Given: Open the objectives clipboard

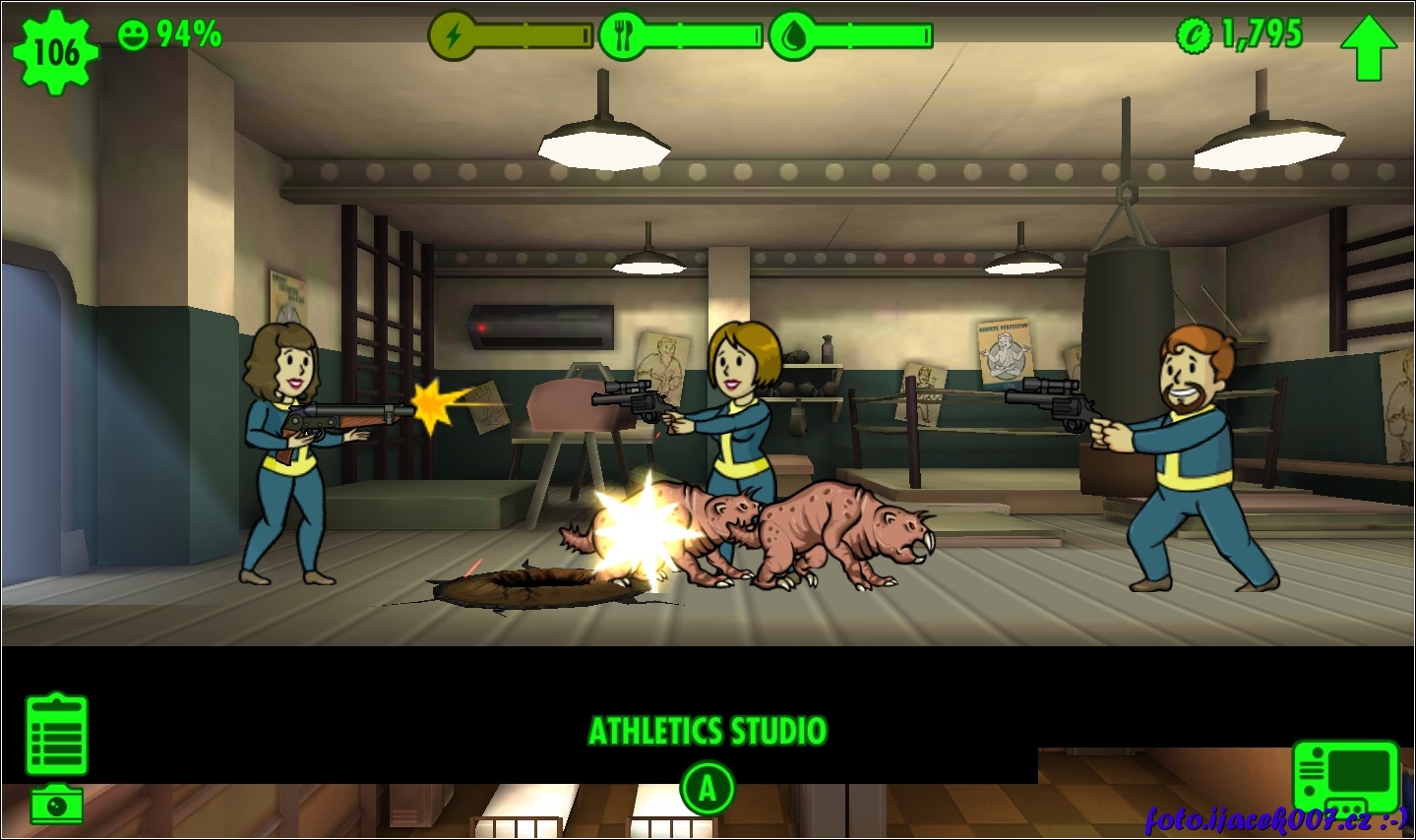Looking at the screenshot, I should click(x=57, y=735).
